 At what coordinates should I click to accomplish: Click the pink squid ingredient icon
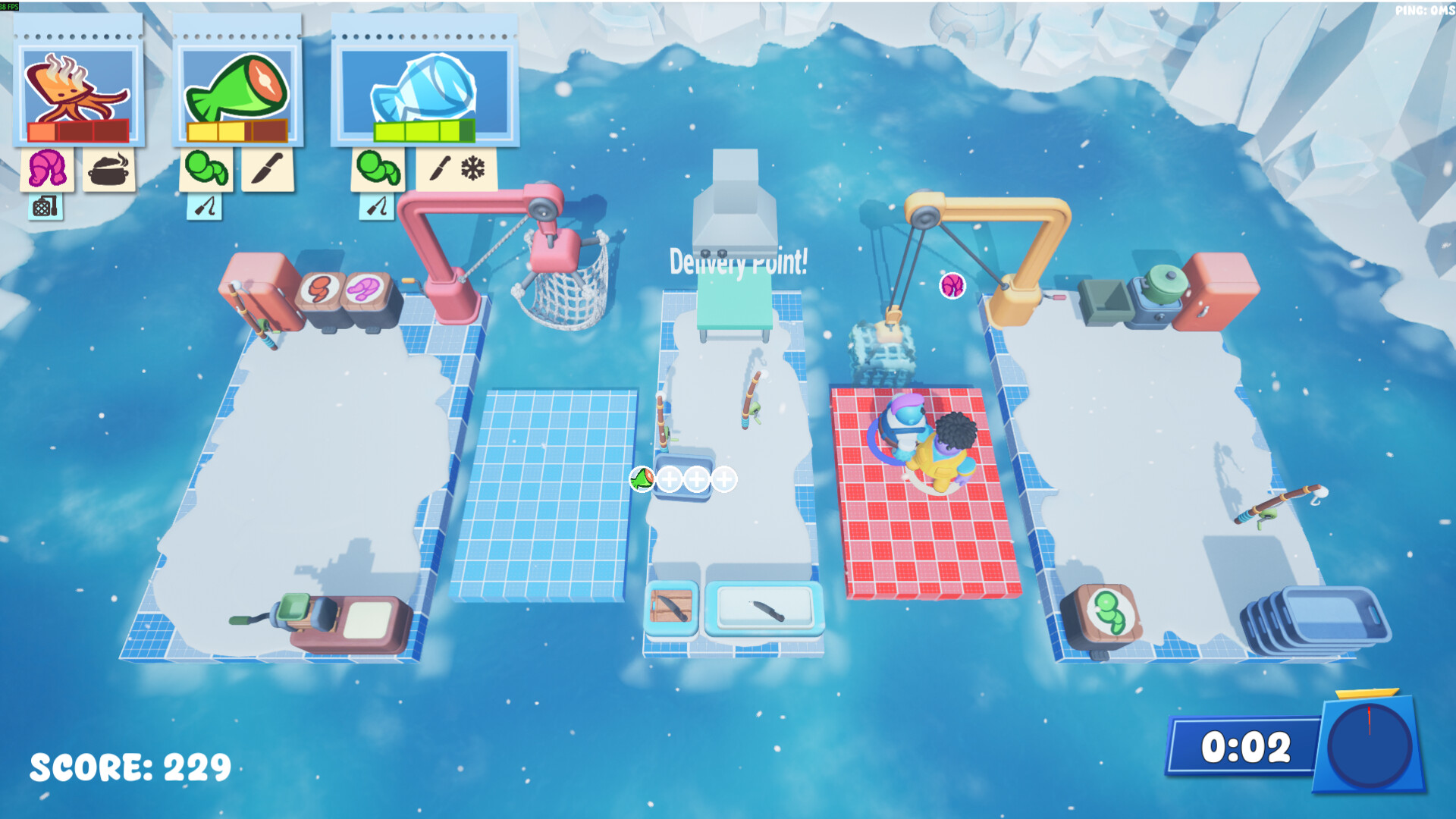click(x=47, y=168)
